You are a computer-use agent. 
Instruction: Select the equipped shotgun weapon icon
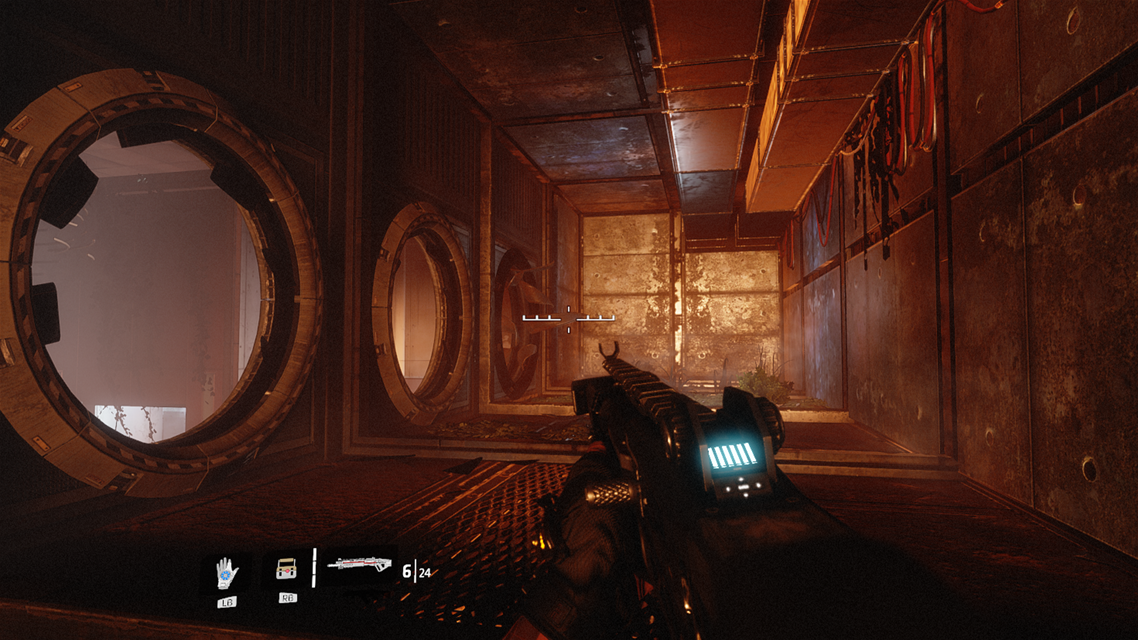click(358, 565)
